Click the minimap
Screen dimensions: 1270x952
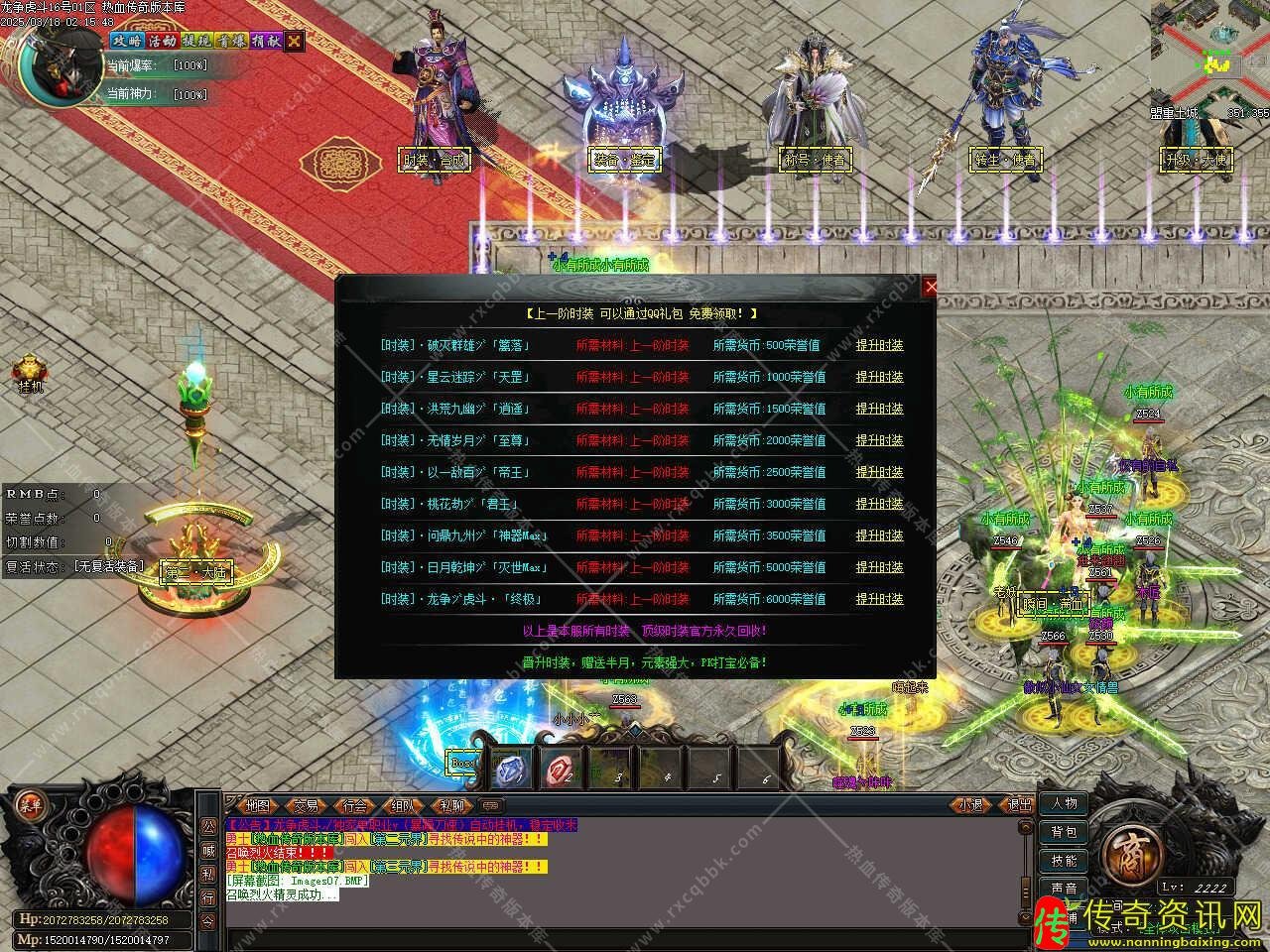[1210, 50]
